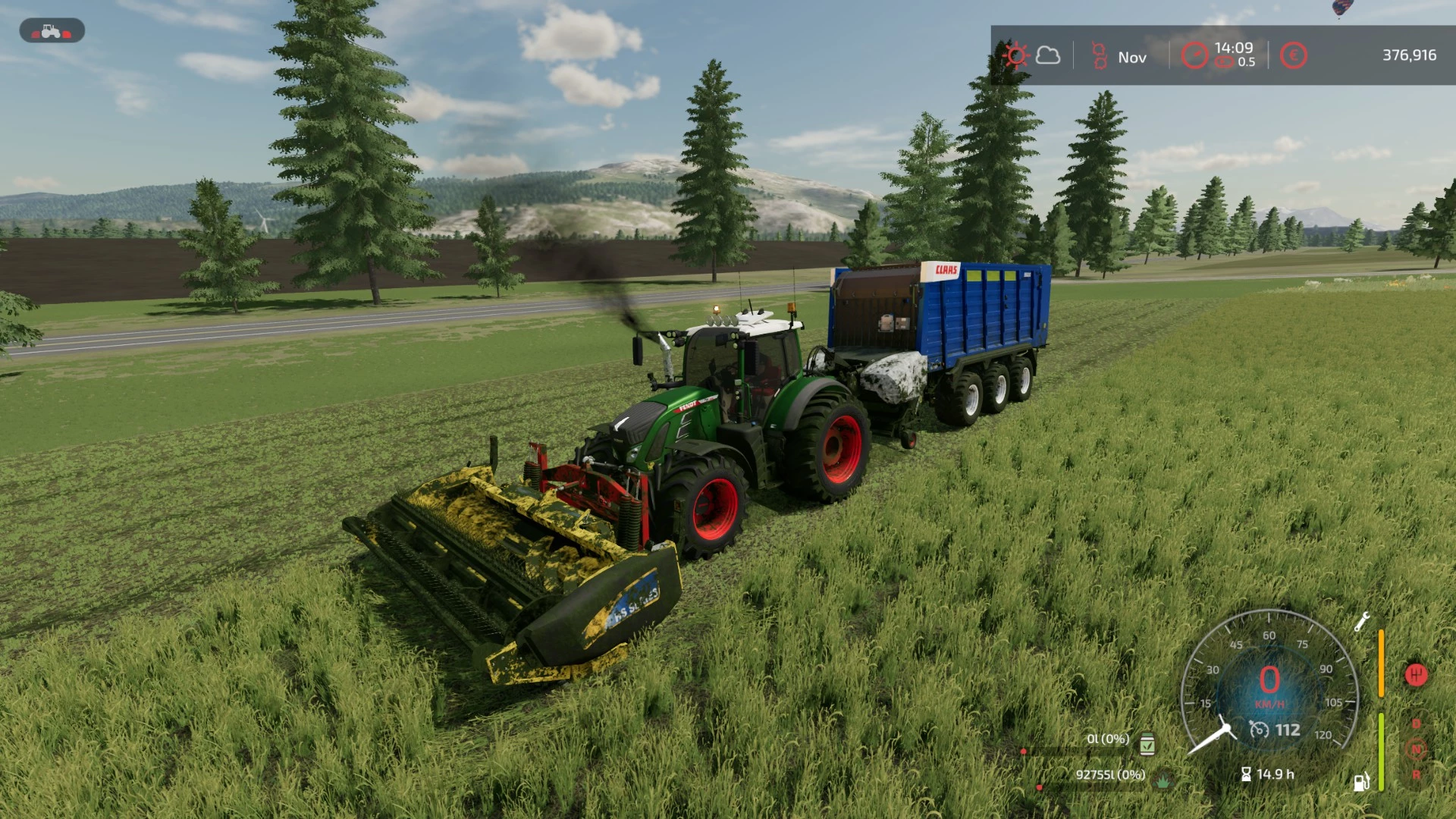Select the hourglass operating hours icon
1456x819 pixels.
pos(1247,774)
